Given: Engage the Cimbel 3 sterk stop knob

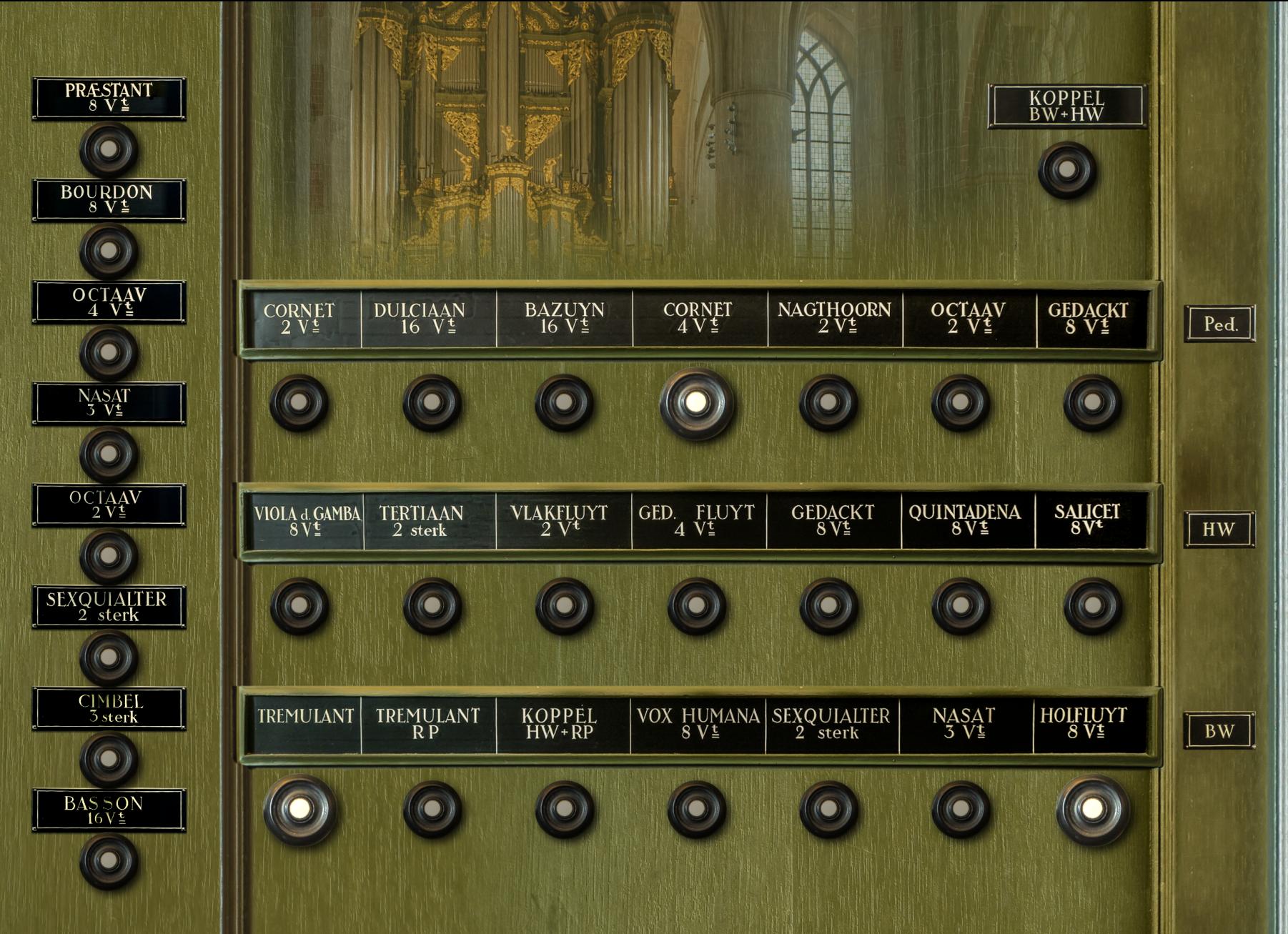Looking at the screenshot, I should coord(109,758).
